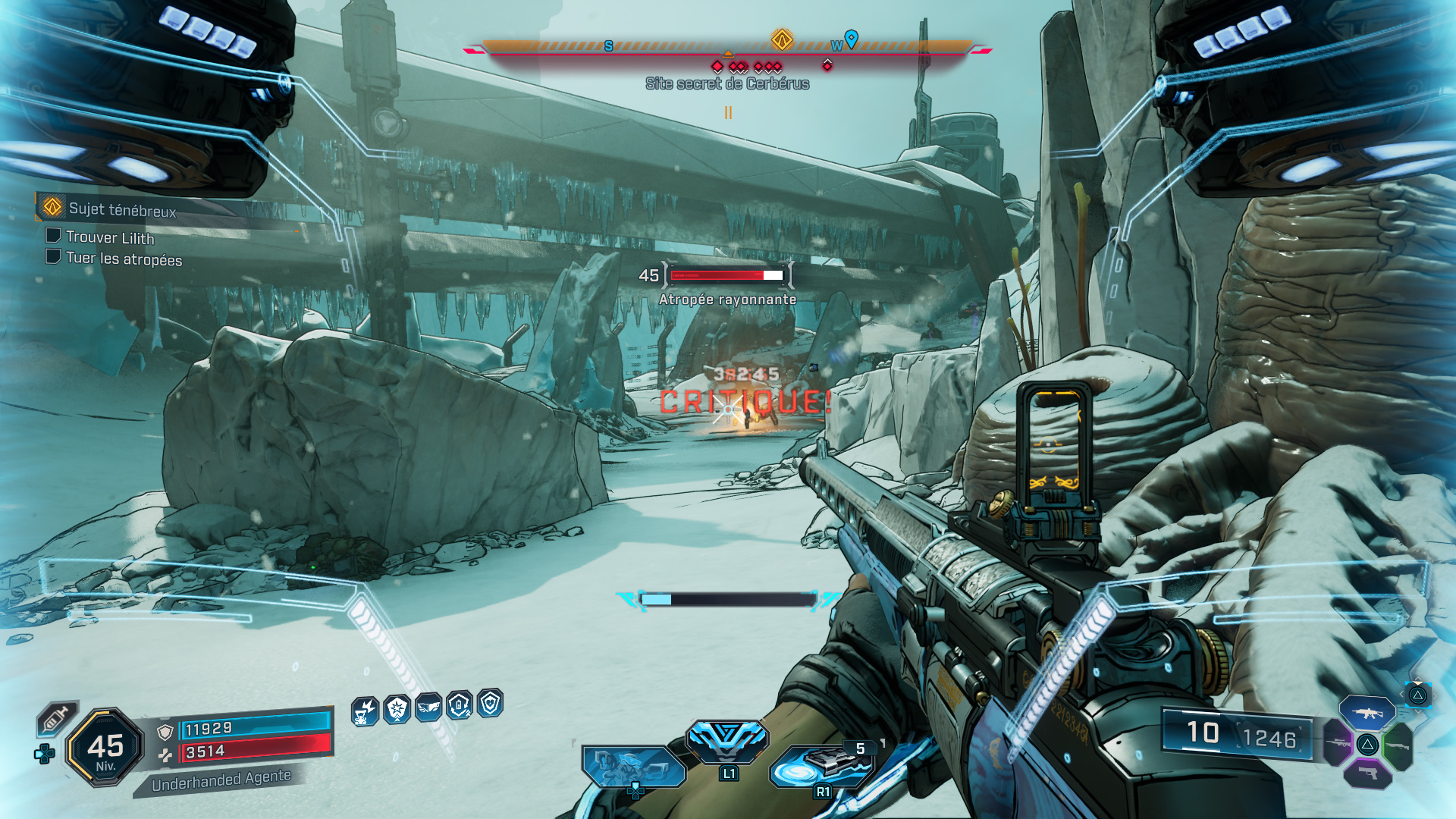Screen dimensions: 1456x819
Task: Click the Tuer les atropées objective checkbox
Action: pos(53,256)
